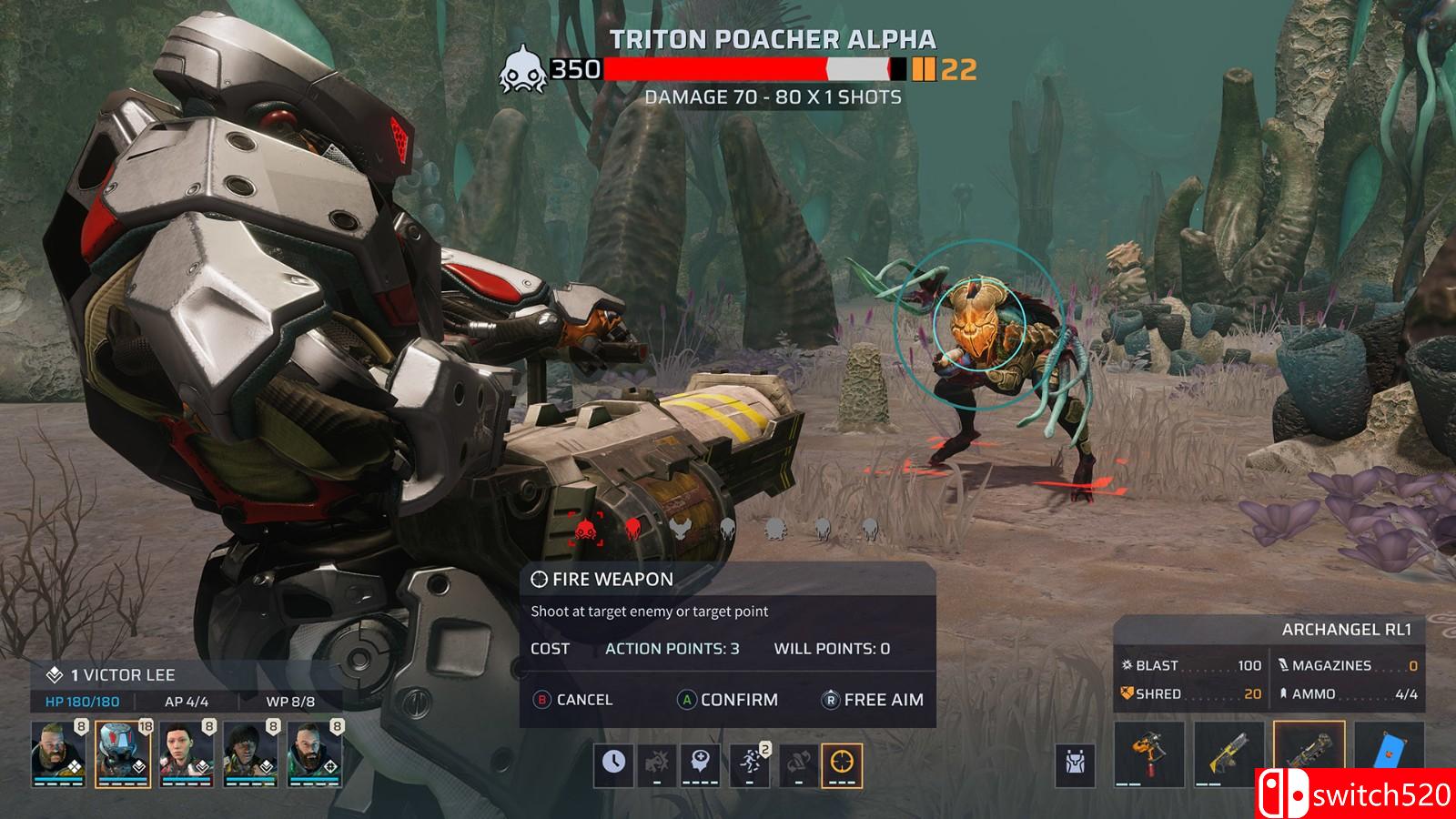Image resolution: width=1456 pixels, height=819 pixels.
Task: Use the head with plus ability
Action: [700, 764]
